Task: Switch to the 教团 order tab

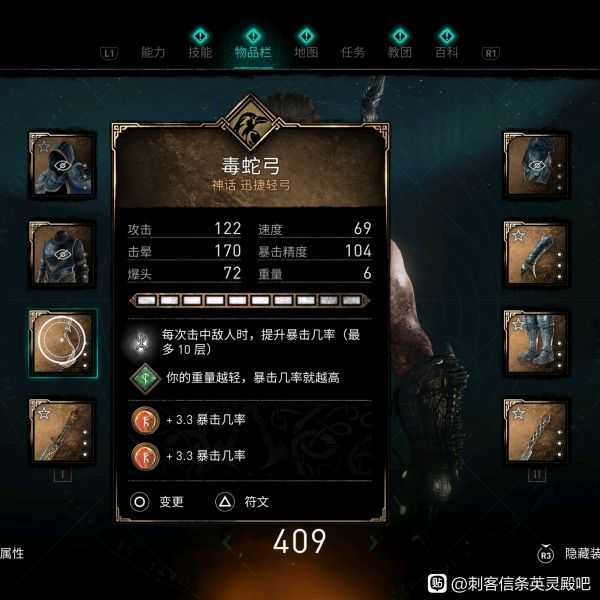Action: point(400,52)
